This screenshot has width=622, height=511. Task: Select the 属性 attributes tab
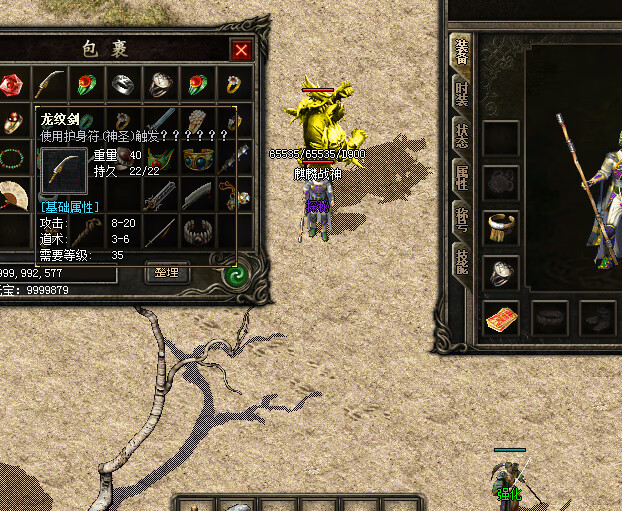pyautogui.click(x=461, y=178)
